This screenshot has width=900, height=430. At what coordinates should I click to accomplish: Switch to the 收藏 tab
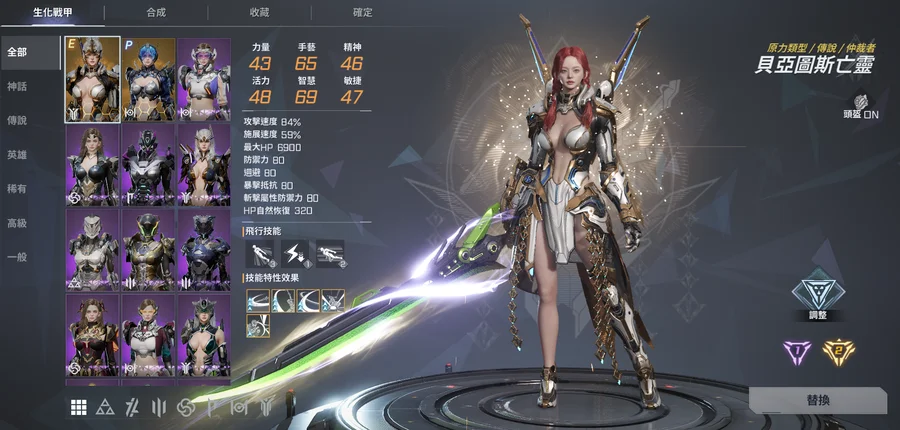(259, 13)
